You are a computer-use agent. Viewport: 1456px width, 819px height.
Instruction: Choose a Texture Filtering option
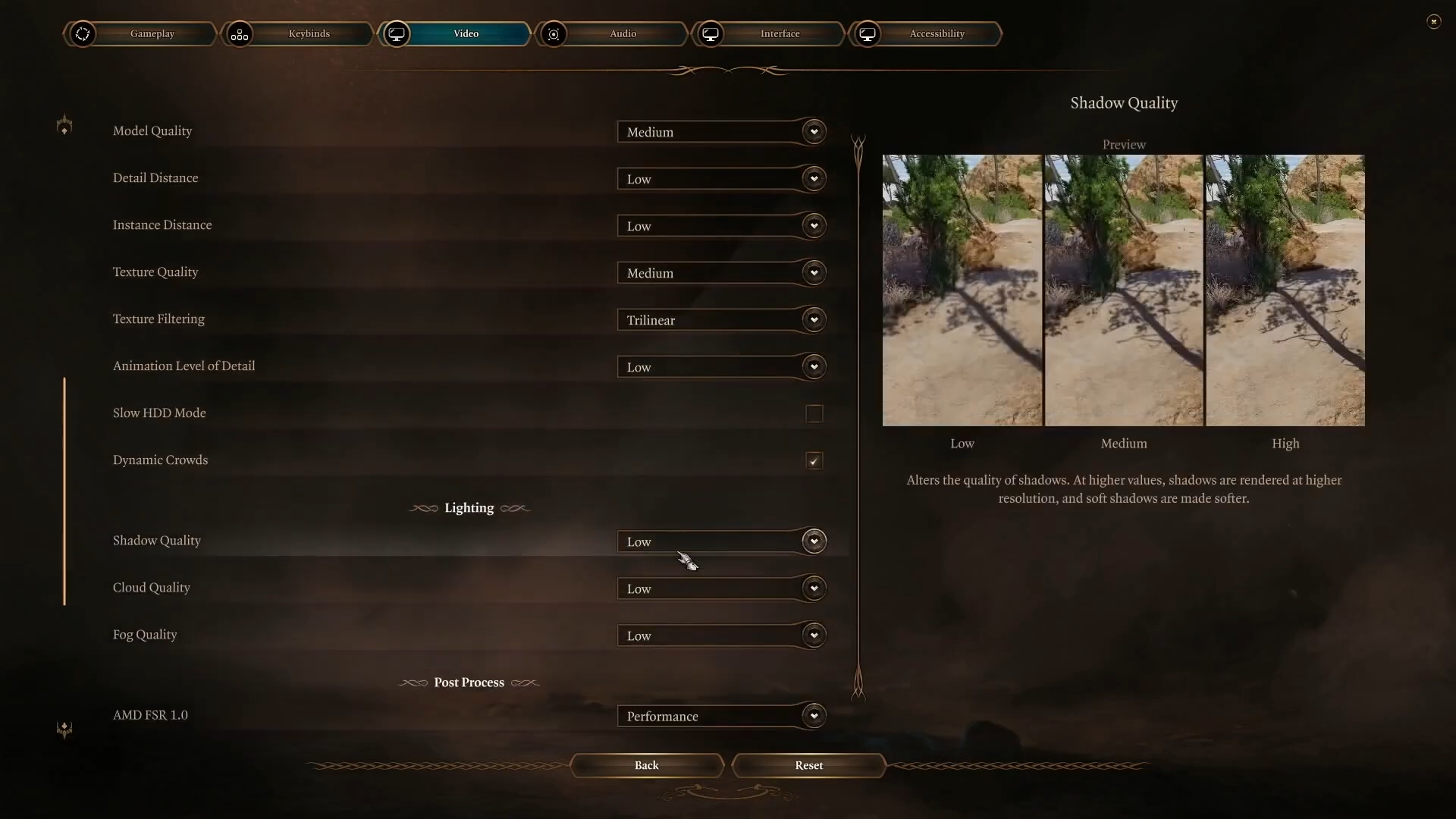(720, 320)
